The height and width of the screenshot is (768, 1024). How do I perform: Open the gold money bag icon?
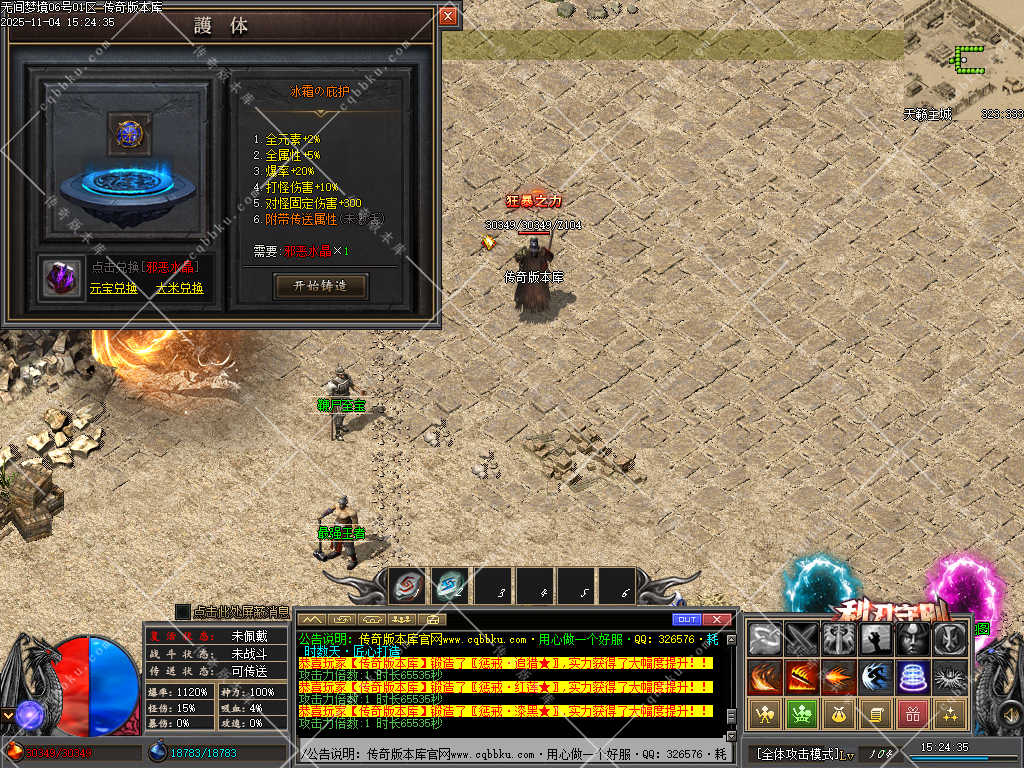[x=839, y=713]
